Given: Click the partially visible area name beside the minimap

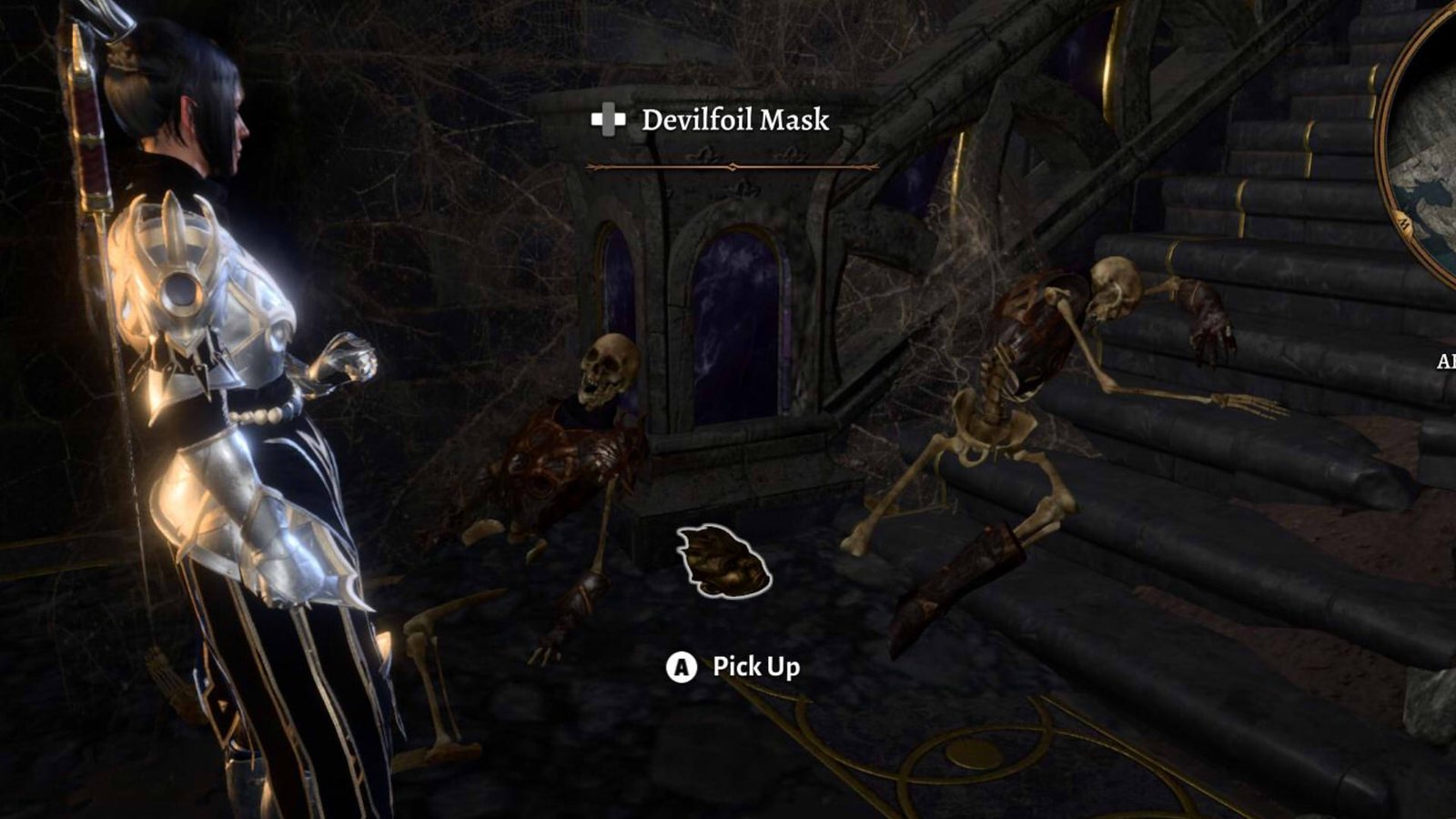Looking at the screenshot, I should (x=1445, y=360).
